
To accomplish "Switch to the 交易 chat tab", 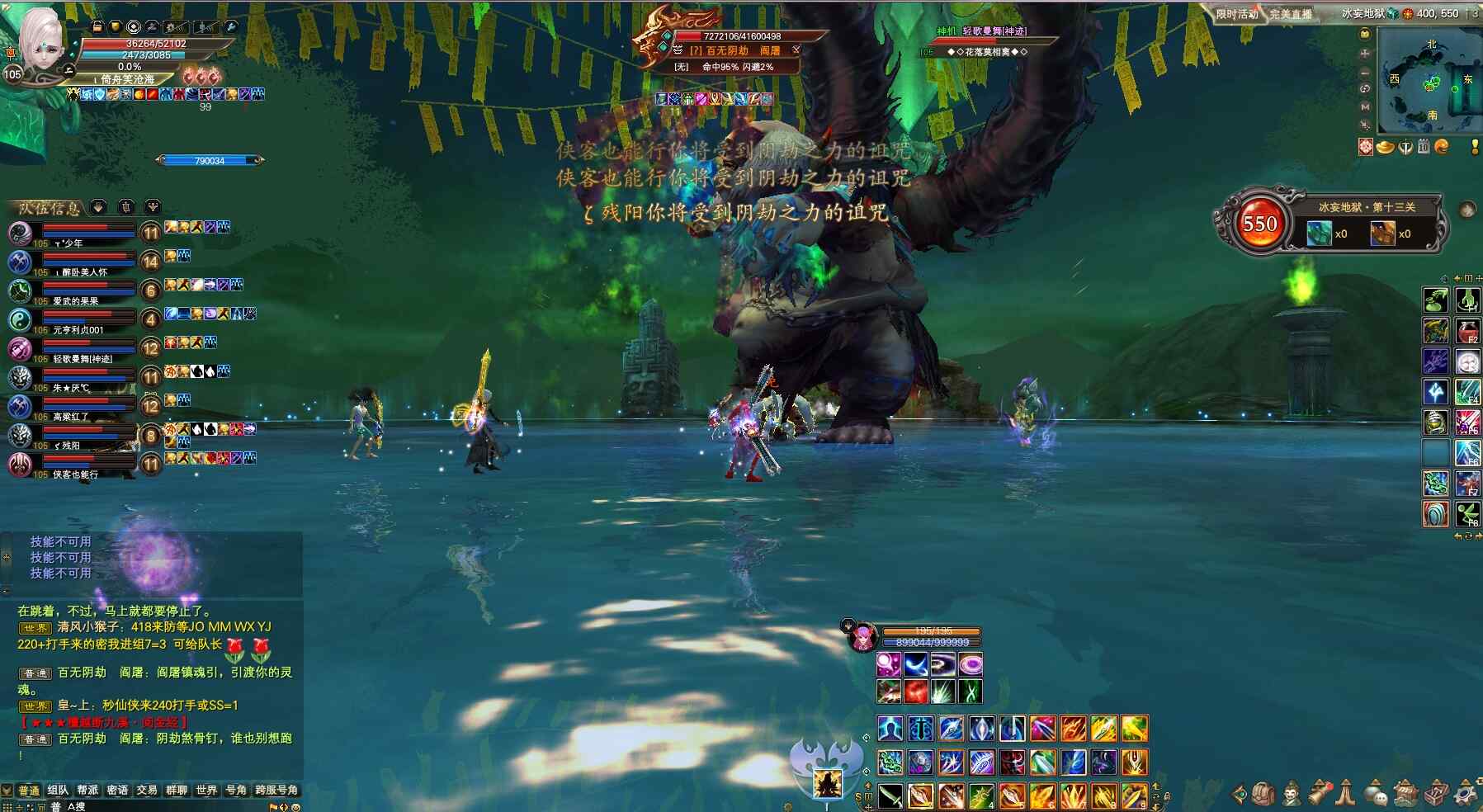I will point(147,790).
